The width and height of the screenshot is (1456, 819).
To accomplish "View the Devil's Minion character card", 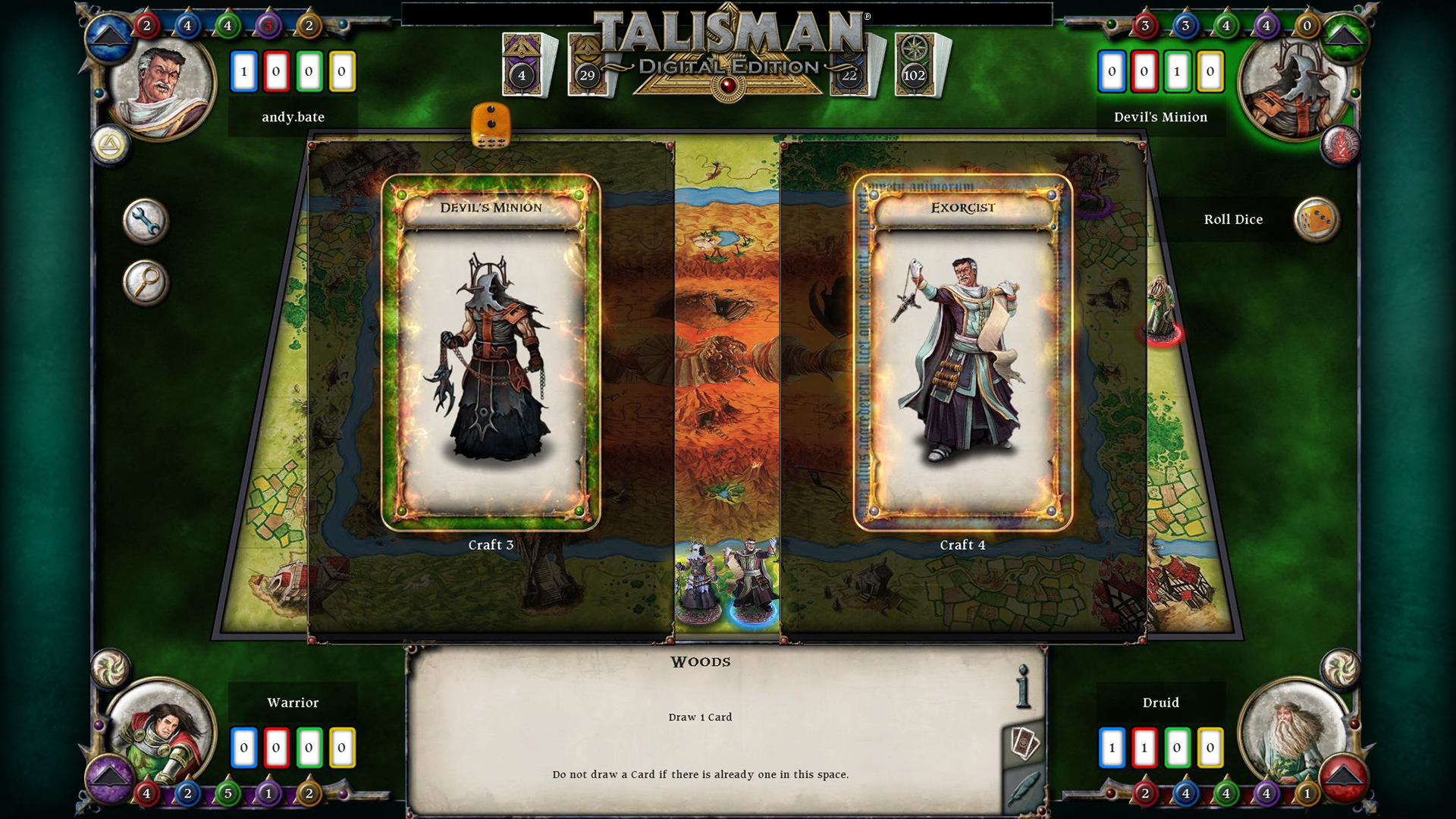I will point(491,356).
